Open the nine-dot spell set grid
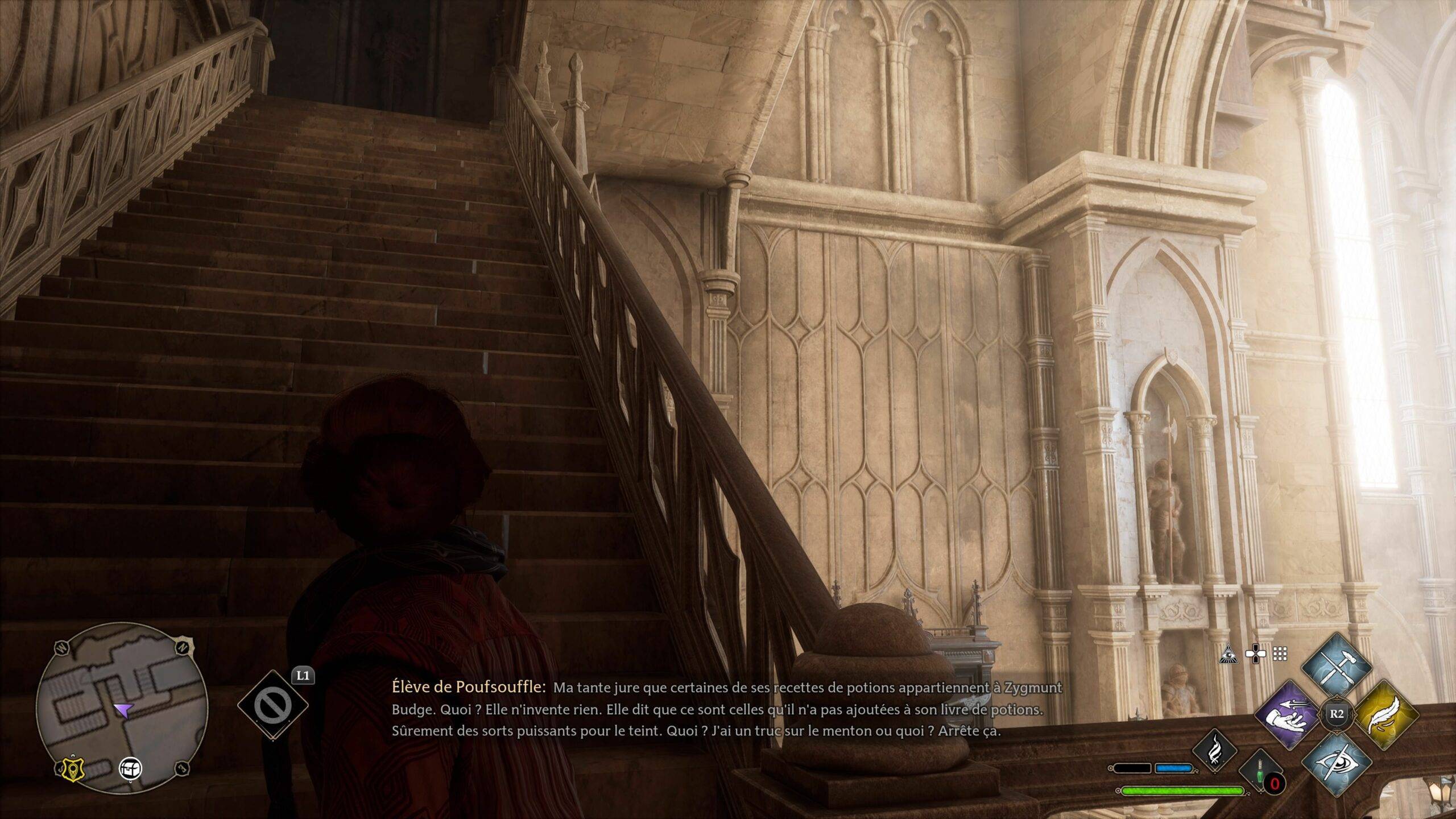Viewport: 1456px width, 819px height. pos(1280,655)
